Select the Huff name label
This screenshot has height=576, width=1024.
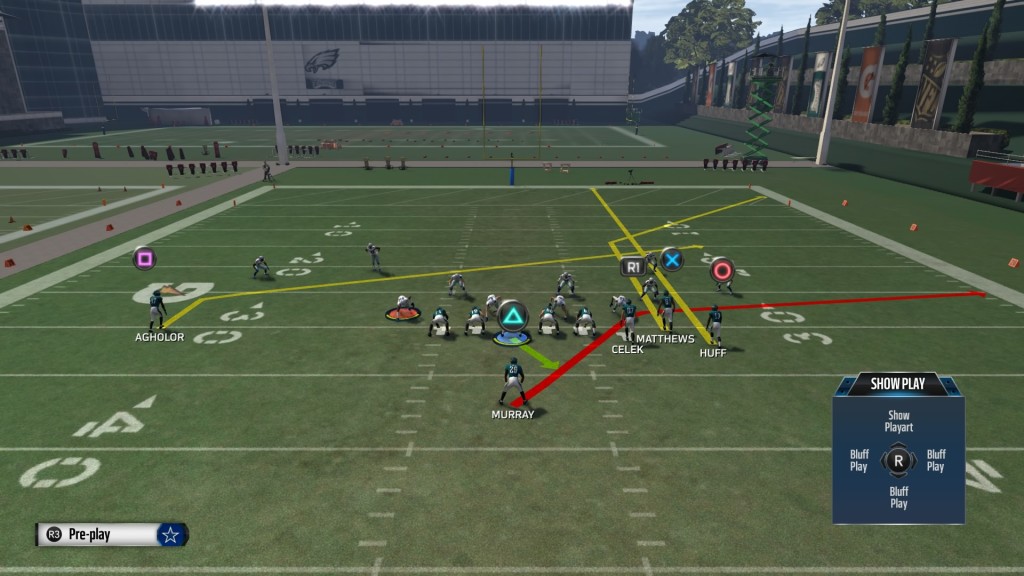pyautogui.click(x=713, y=353)
